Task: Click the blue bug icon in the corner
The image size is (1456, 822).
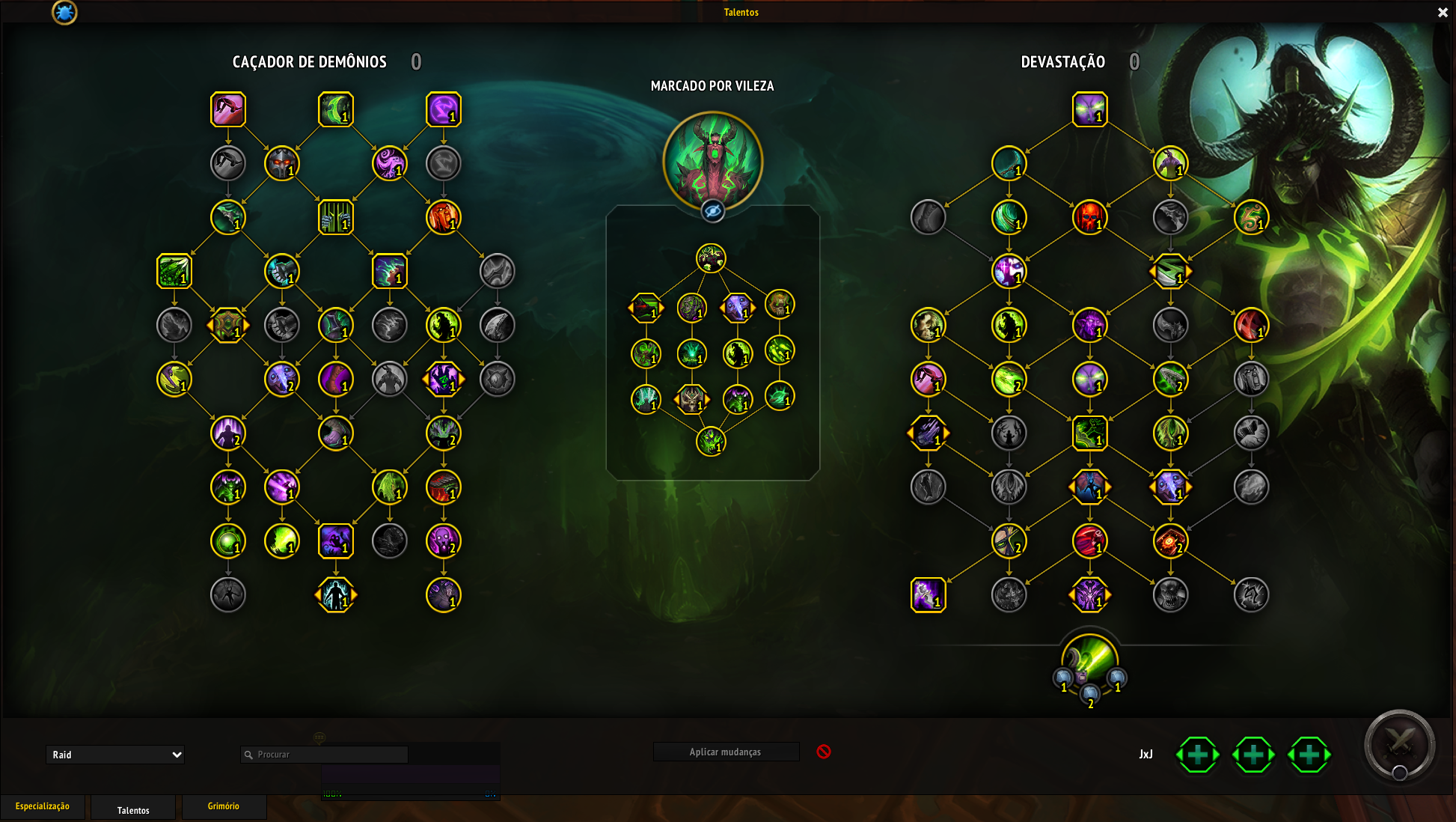Action: click(64, 12)
